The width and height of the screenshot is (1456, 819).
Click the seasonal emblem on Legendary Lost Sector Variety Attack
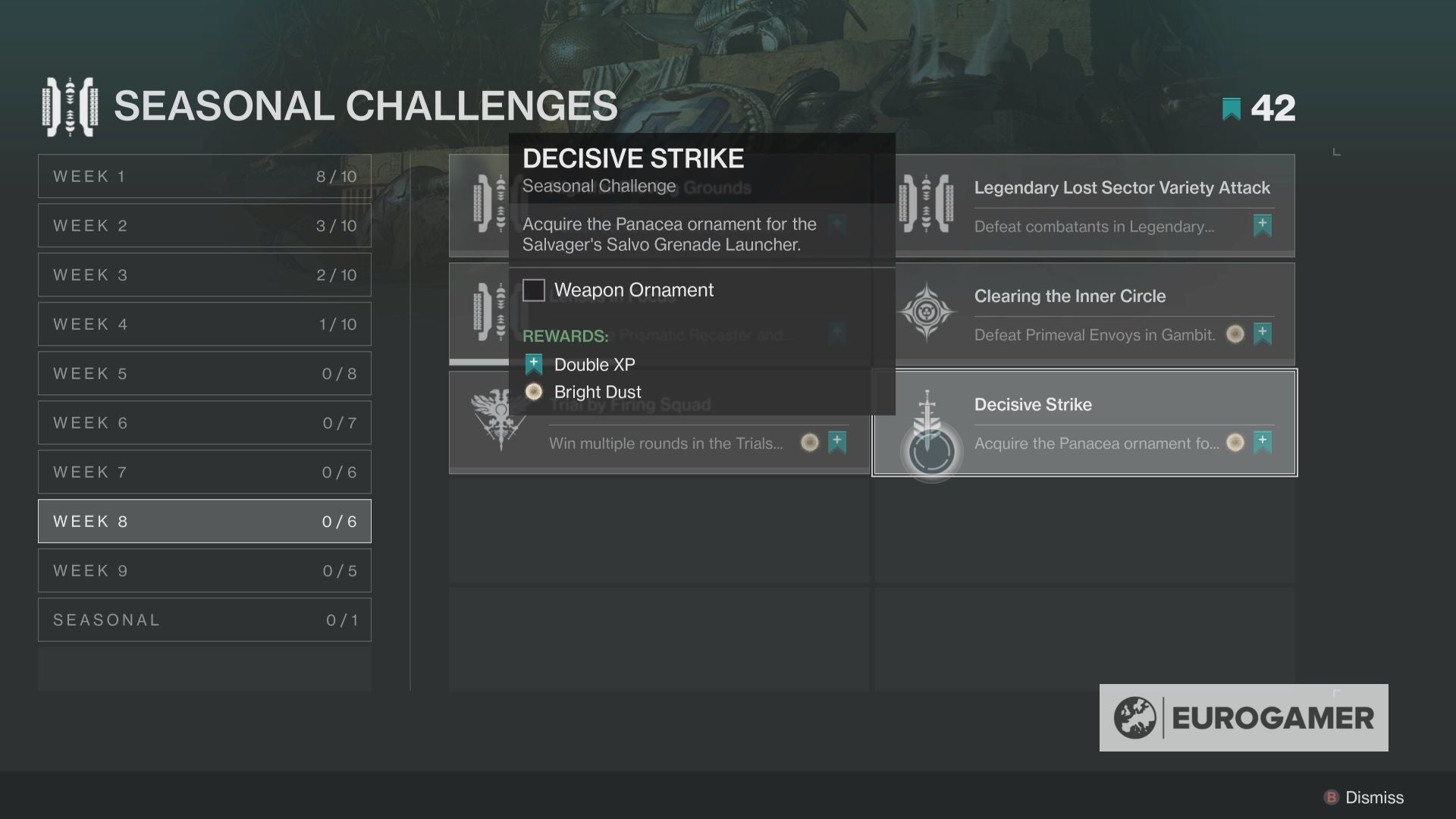click(x=927, y=203)
